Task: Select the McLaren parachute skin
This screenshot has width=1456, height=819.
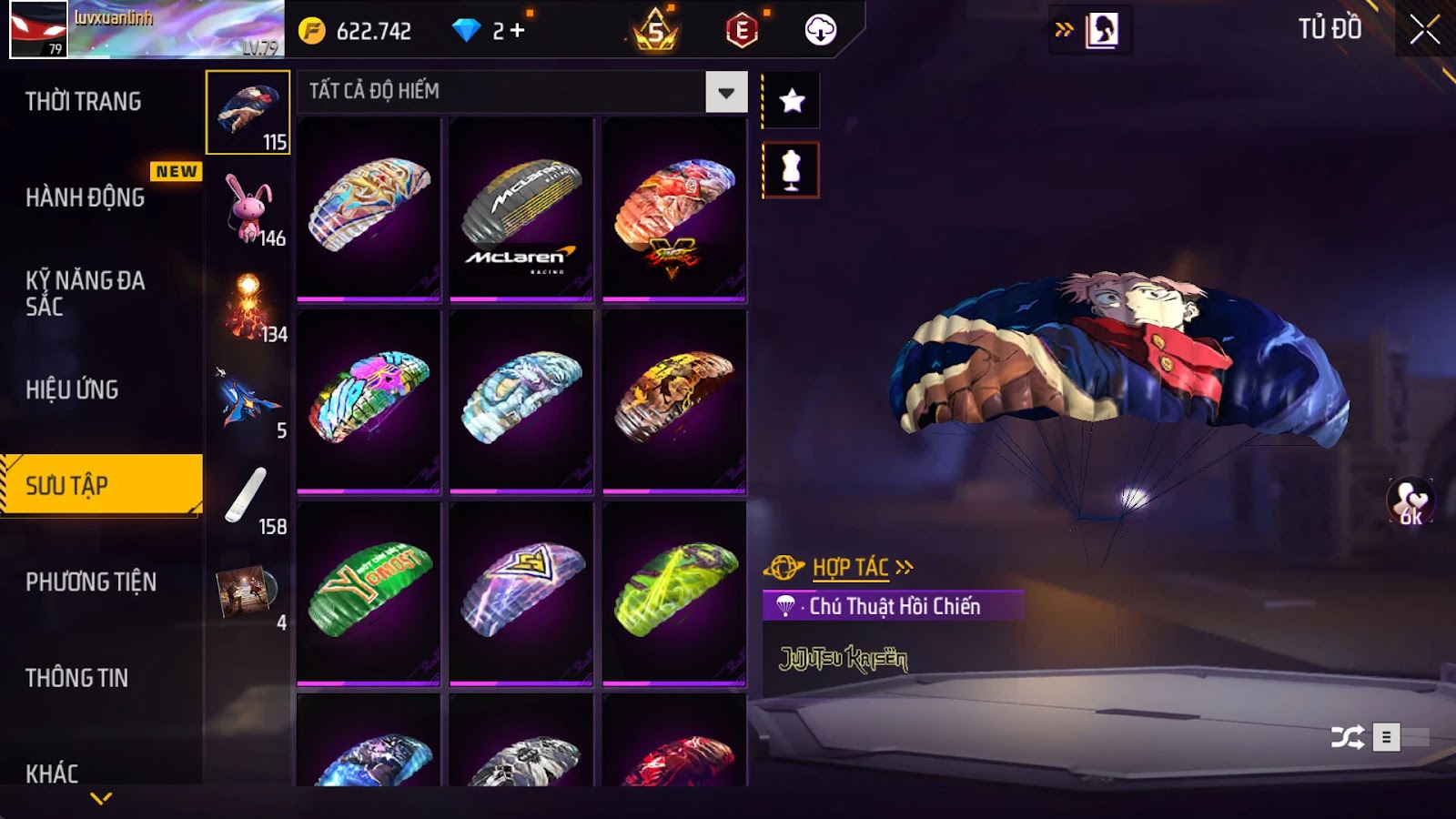Action: (x=521, y=210)
